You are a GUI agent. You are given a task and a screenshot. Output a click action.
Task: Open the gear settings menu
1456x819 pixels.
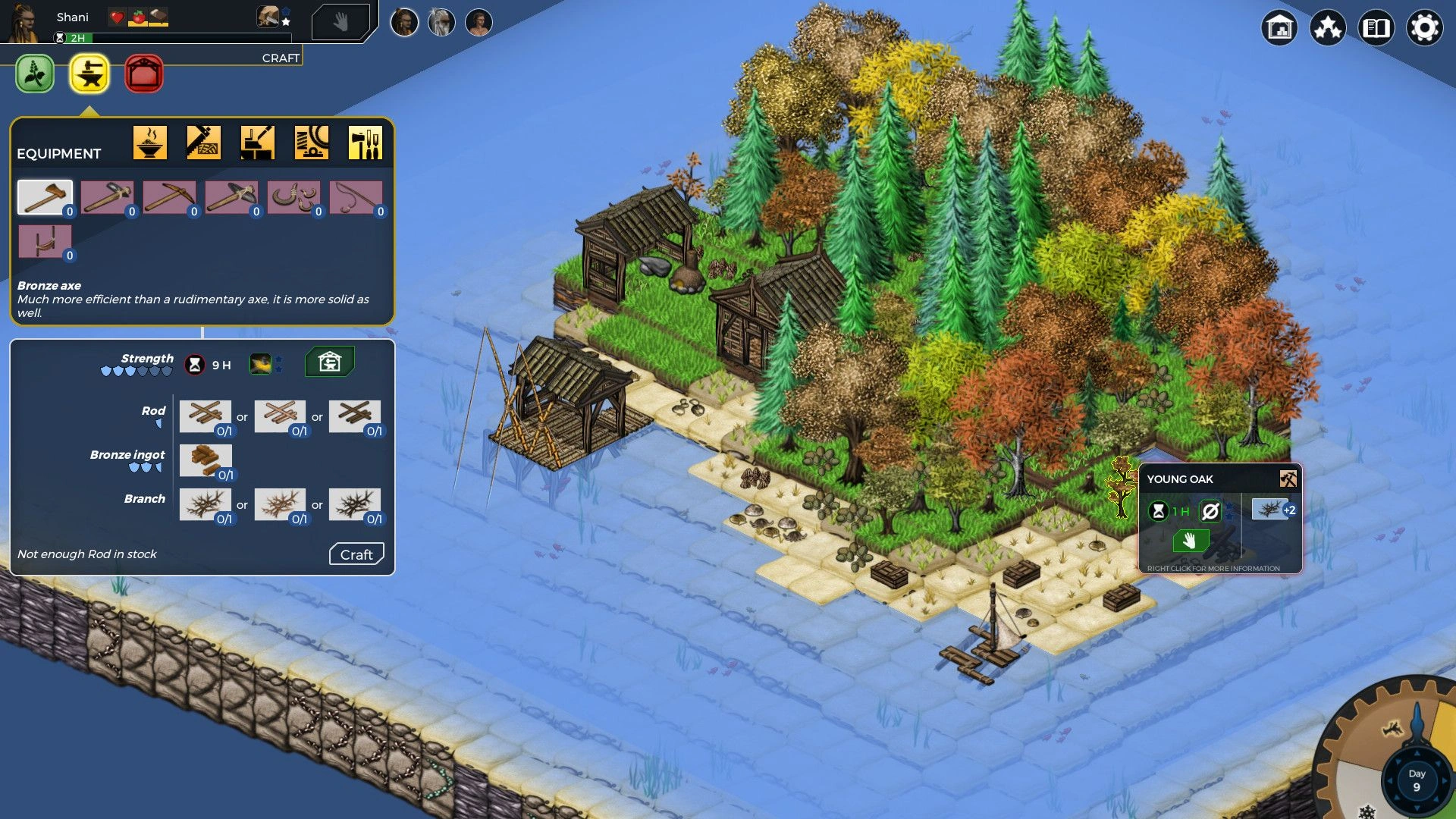1424,28
